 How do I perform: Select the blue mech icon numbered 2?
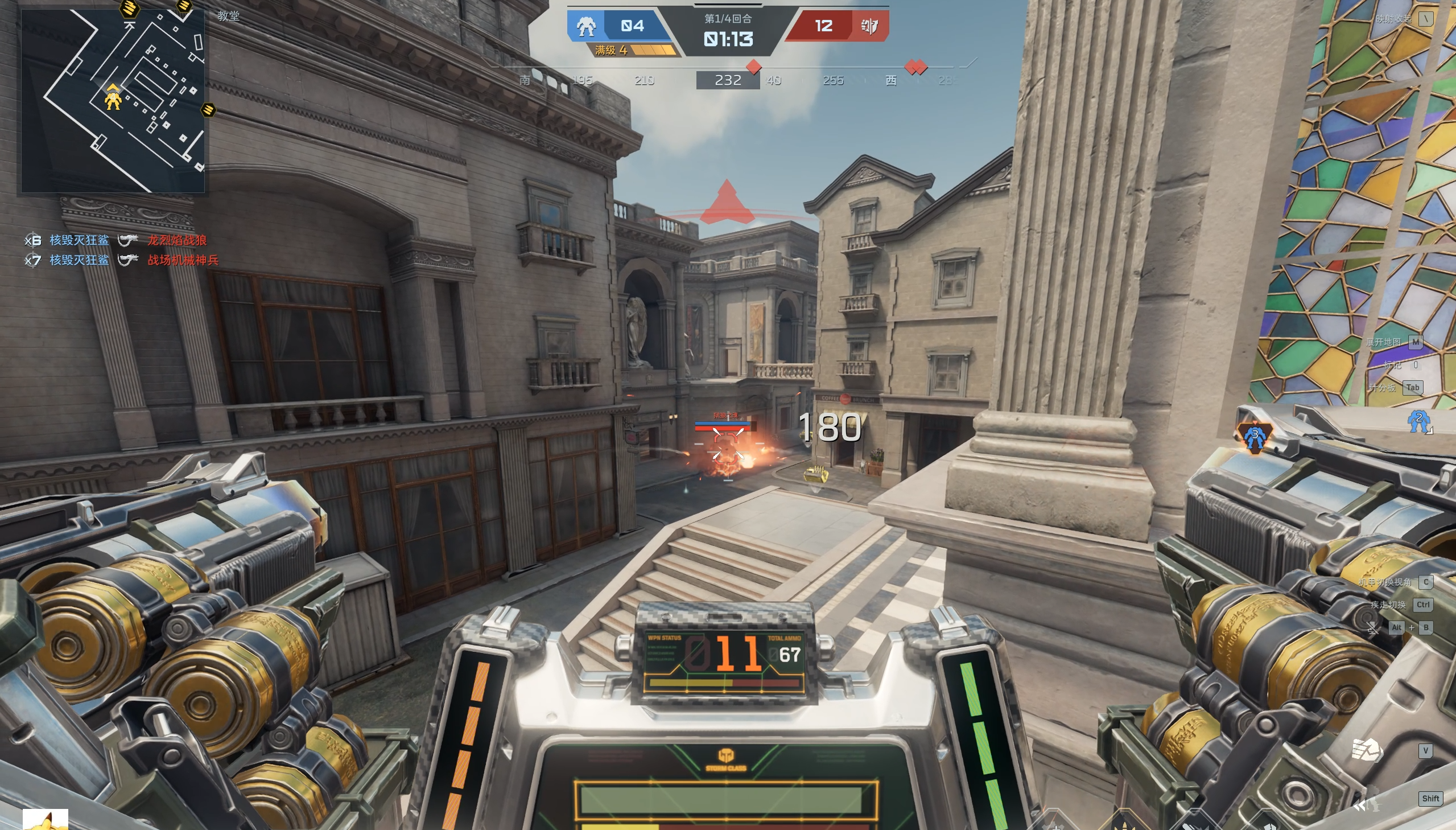coord(1418,421)
